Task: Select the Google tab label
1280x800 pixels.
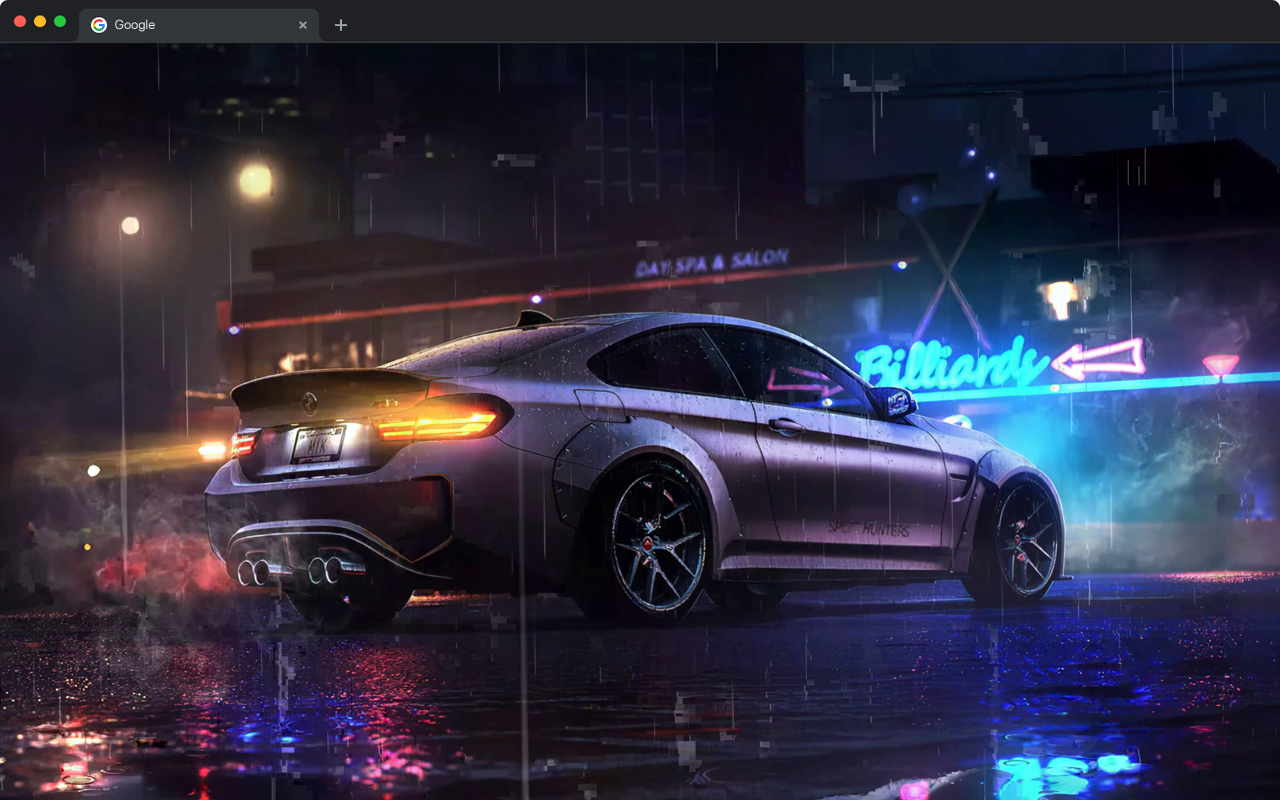Action: [x=137, y=24]
